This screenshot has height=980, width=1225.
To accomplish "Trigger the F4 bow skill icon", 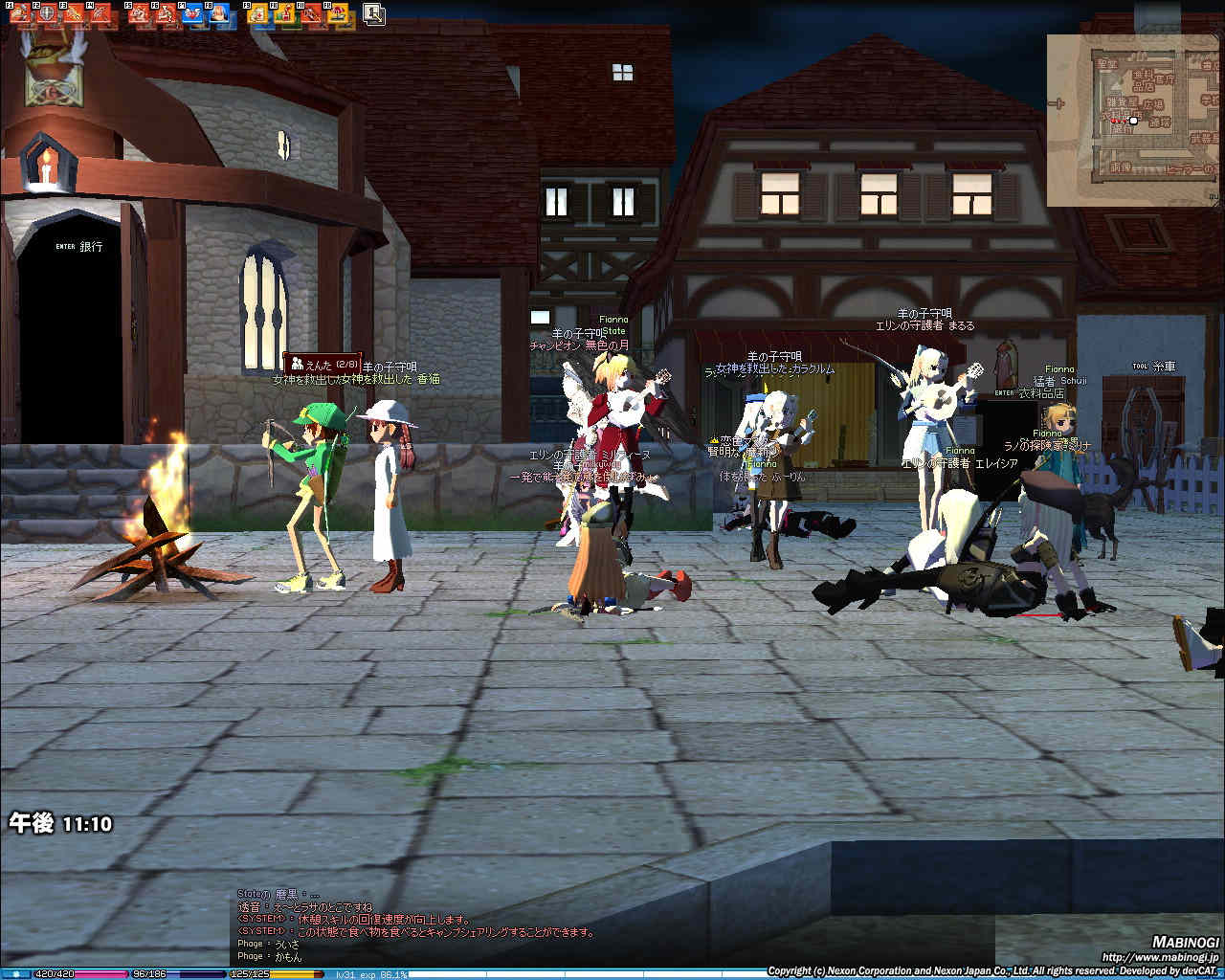I will click(99, 13).
